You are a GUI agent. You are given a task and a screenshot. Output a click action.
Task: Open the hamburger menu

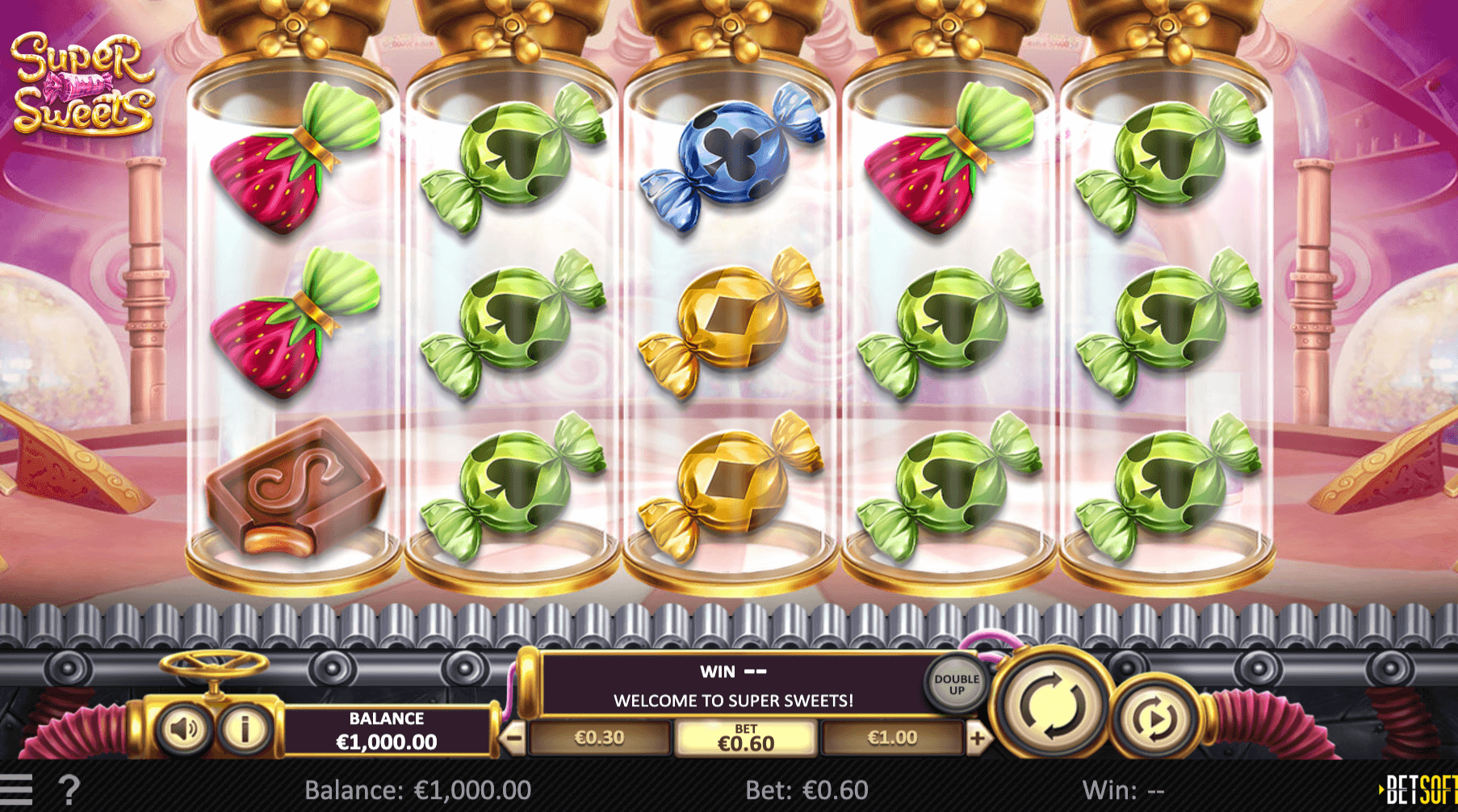pos(16,789)
